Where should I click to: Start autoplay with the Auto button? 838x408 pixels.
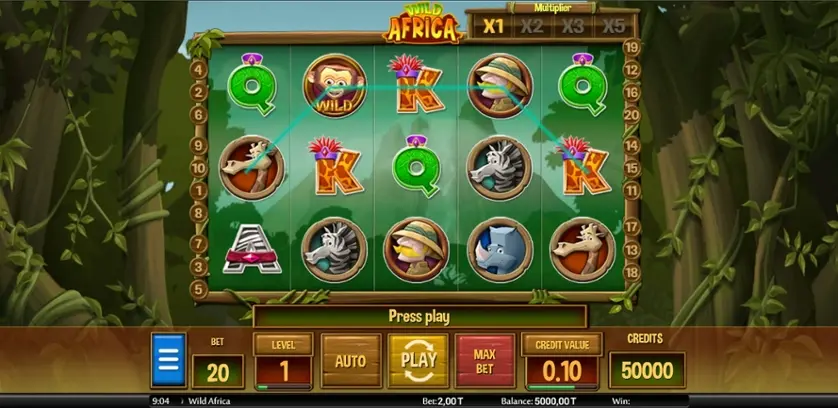click(x=350, y=360)
